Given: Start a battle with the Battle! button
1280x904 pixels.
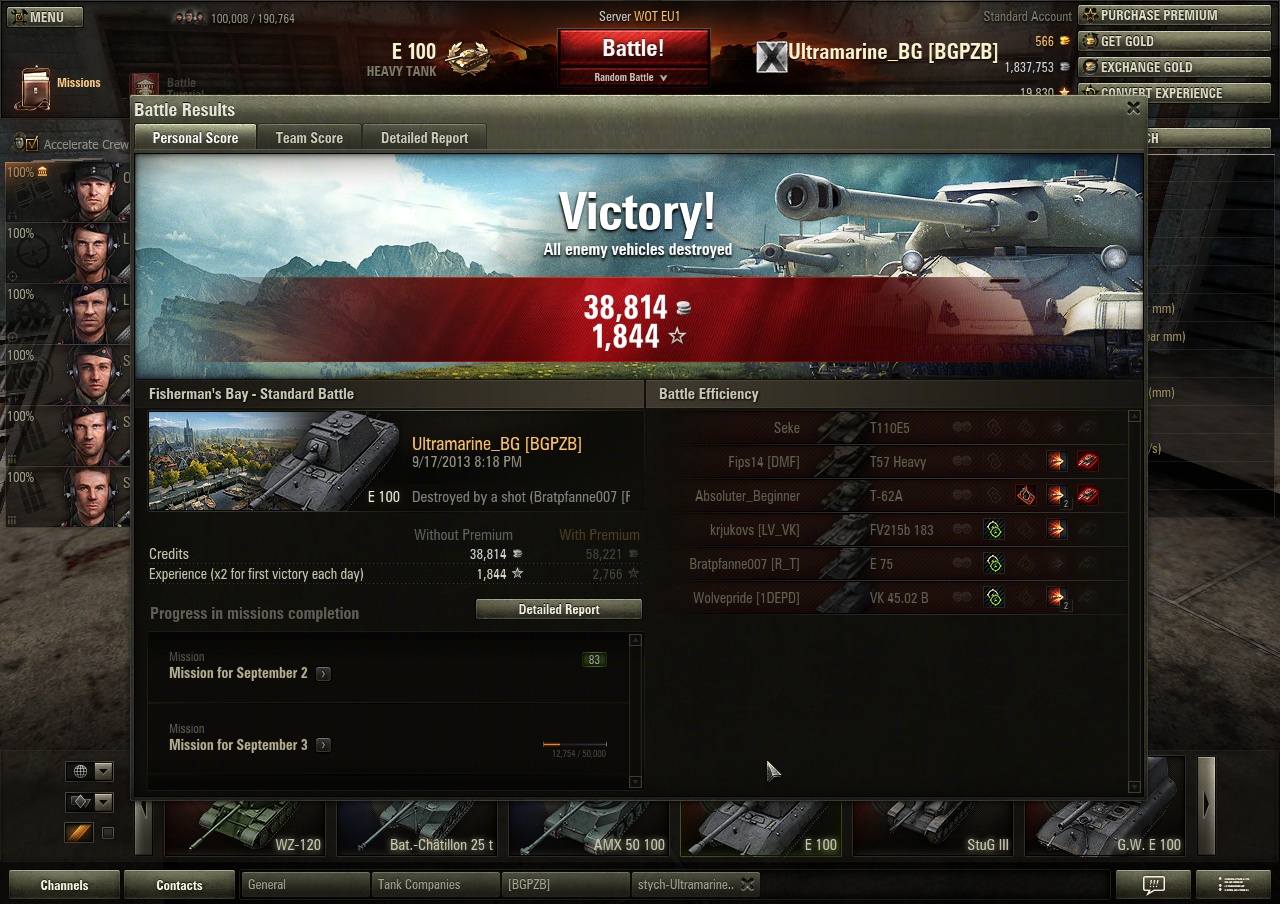Looking at the screenshot, I should [633, 48].
